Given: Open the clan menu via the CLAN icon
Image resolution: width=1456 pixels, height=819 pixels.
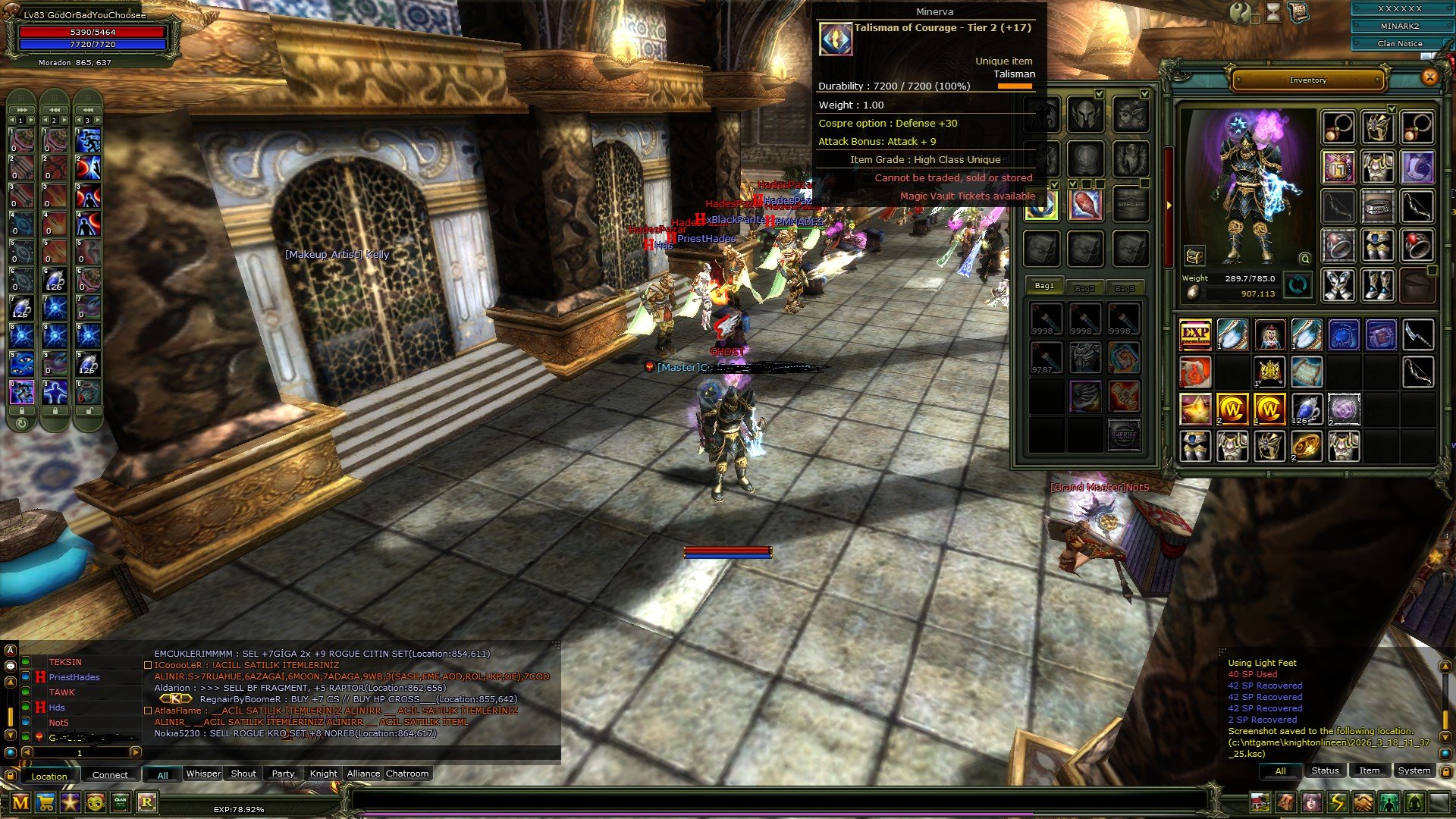Looking at the screenshot, I should [120, 802].
